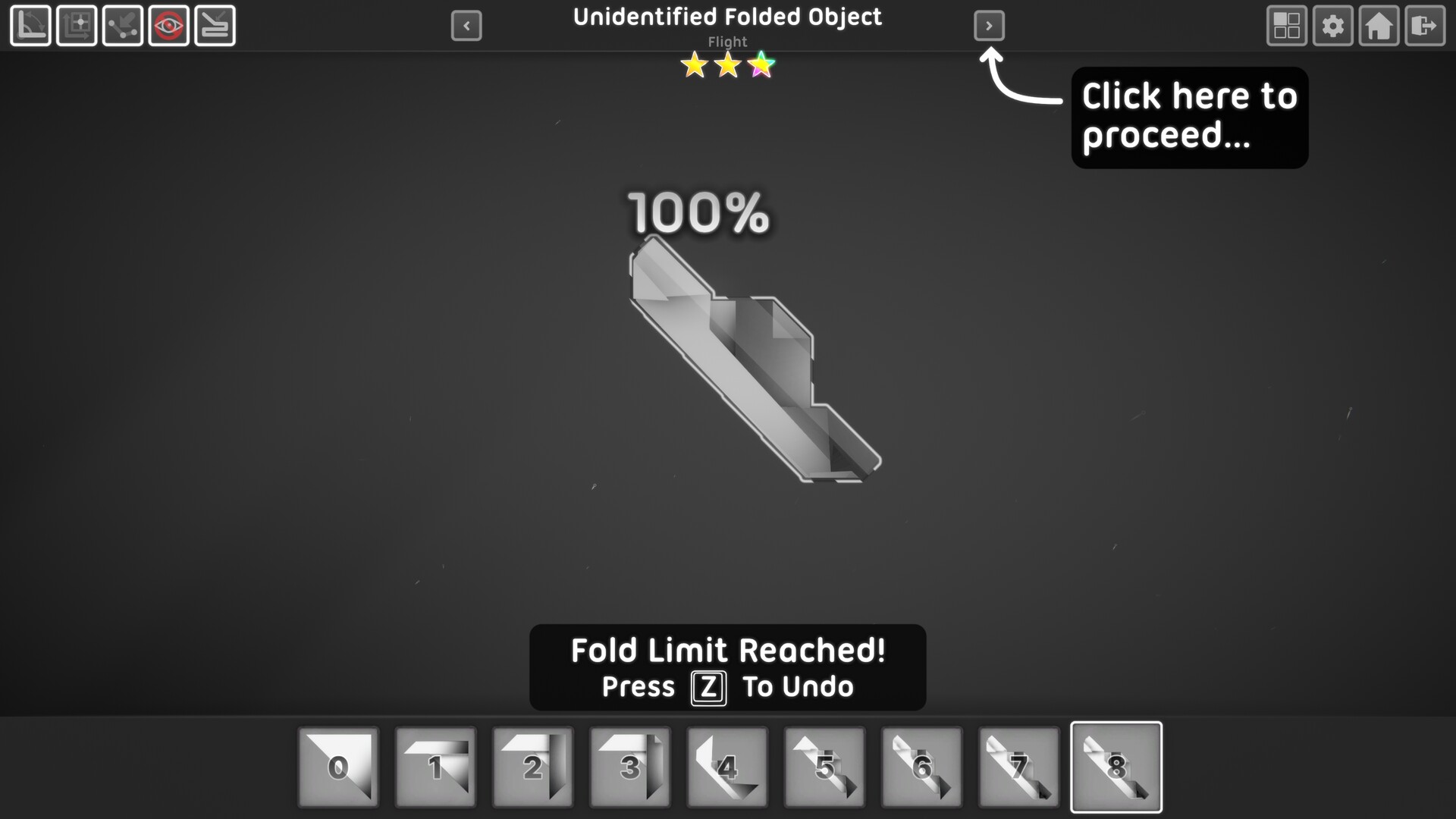
Task: Click the Fold Limit Reached banner
Action: point(727,649)
